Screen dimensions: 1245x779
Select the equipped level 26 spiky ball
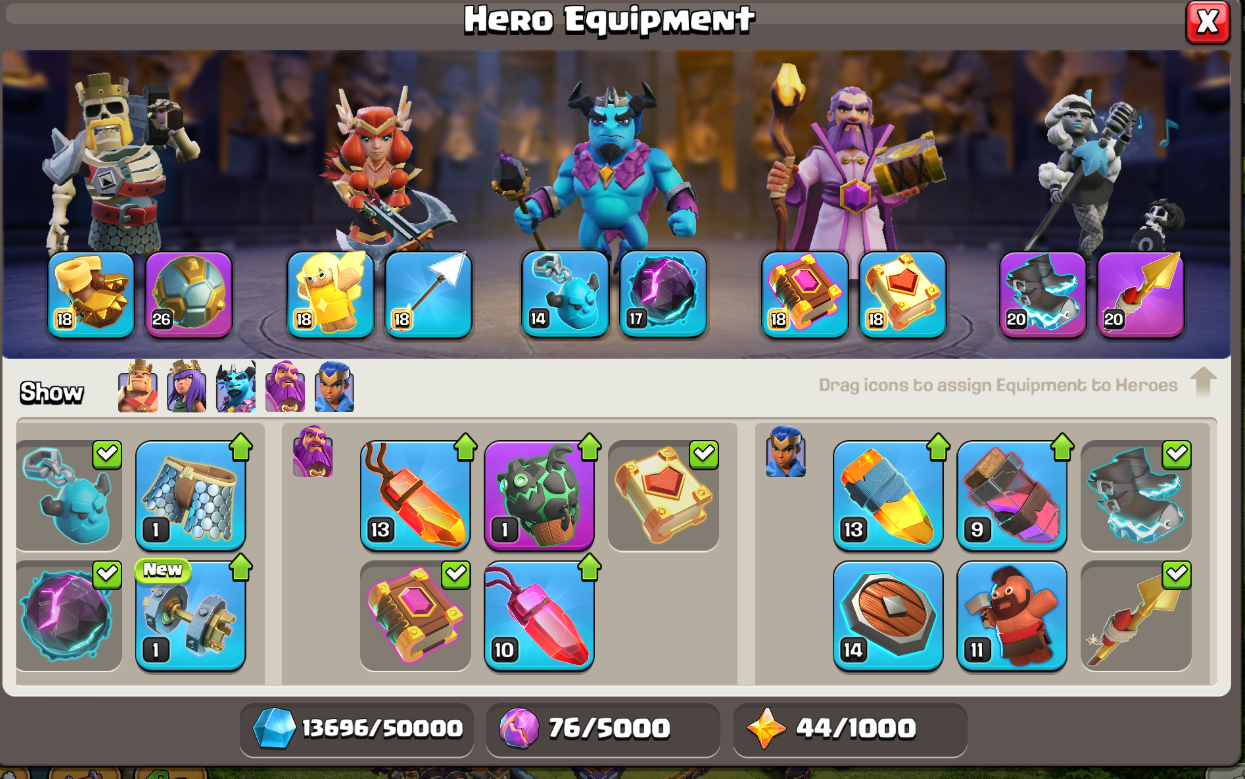tap(189, 294)
